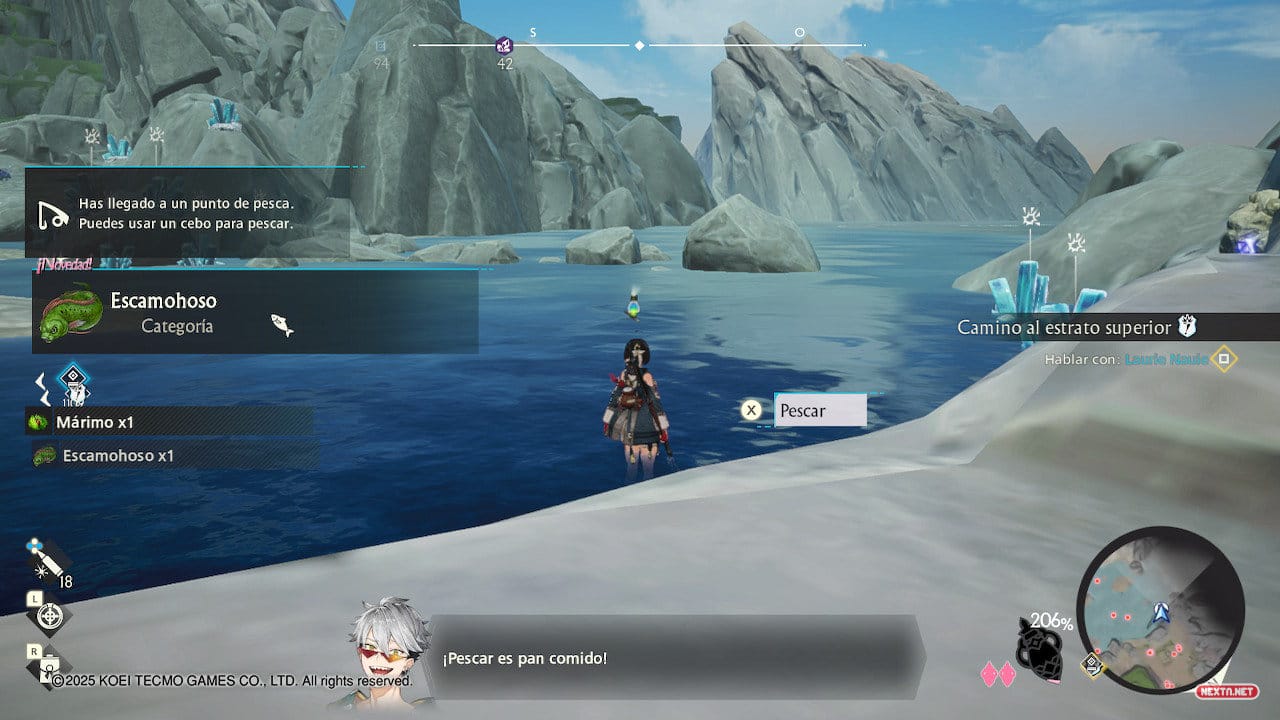This screenshot has height=720, width=1280.
Task: Click the pink diamond gauge icons
Action: click(997, 674)
